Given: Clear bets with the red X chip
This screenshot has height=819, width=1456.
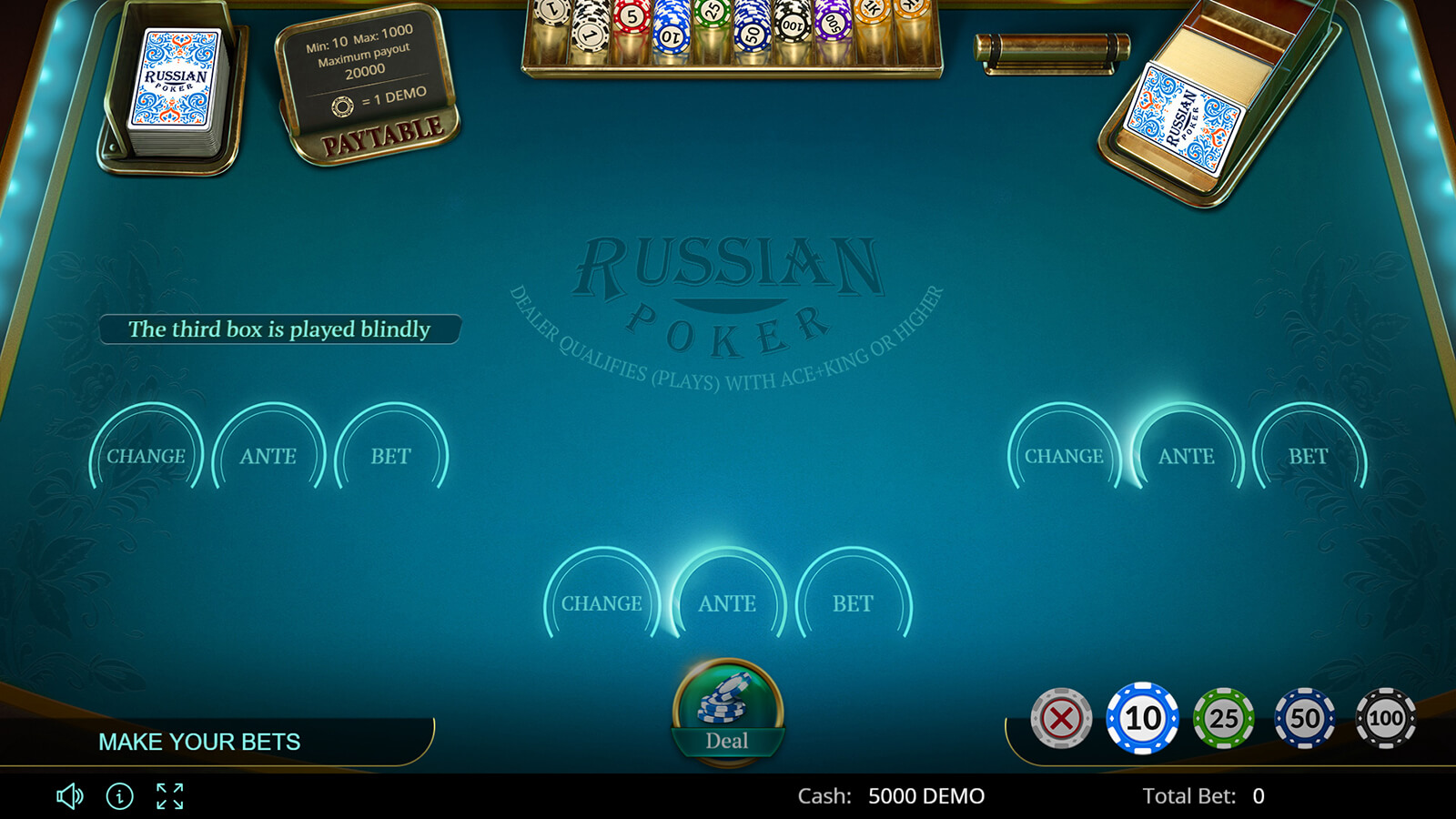Looking at the screenshot, I should (x=1061, y=719).
